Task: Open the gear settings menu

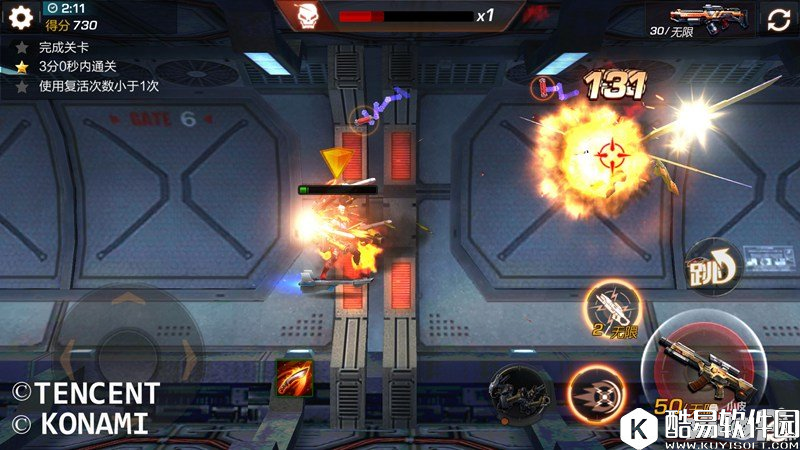Action: pyautogui.click(x=21, y=17)
